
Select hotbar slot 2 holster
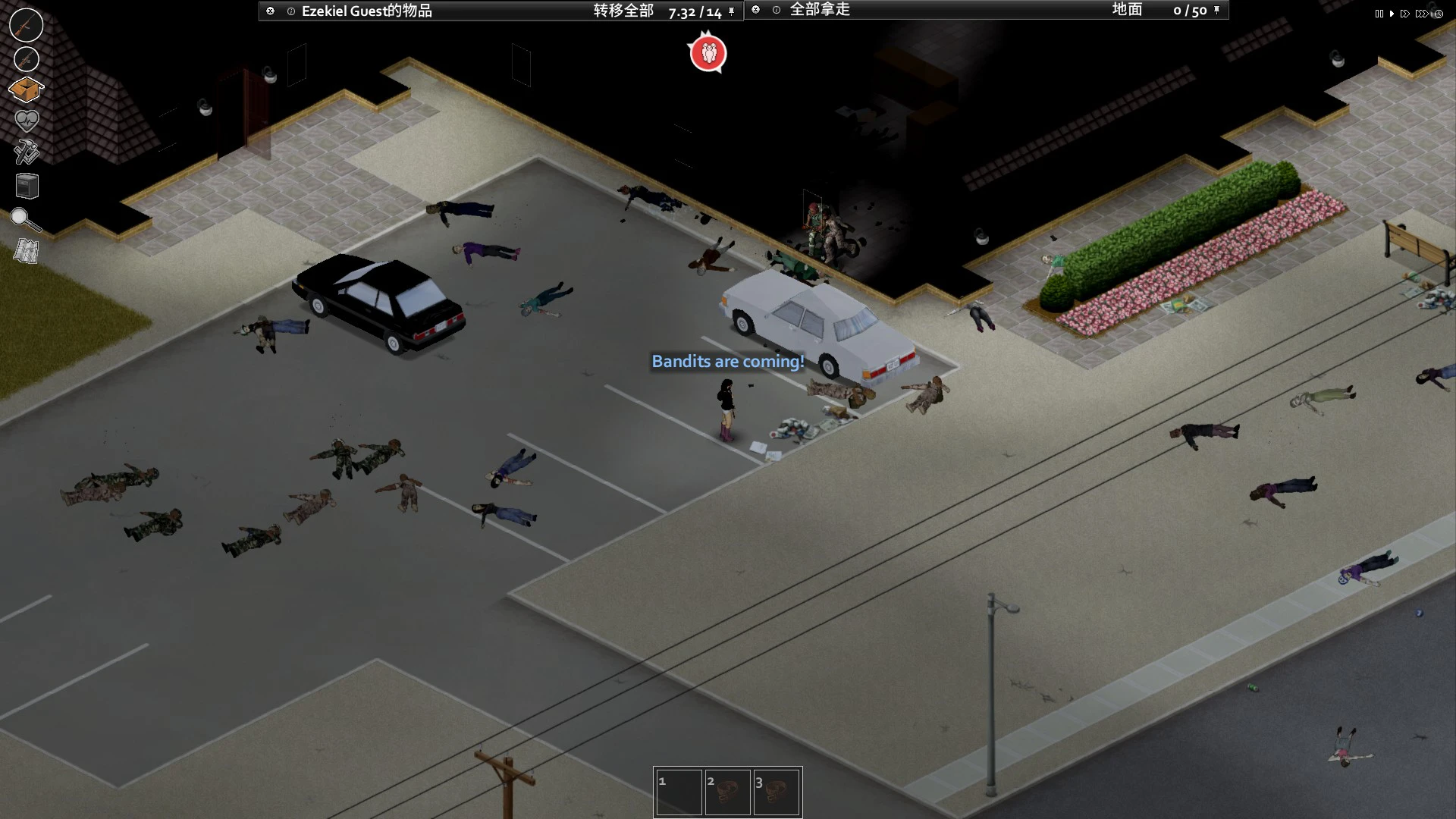[x=727, y=792]
